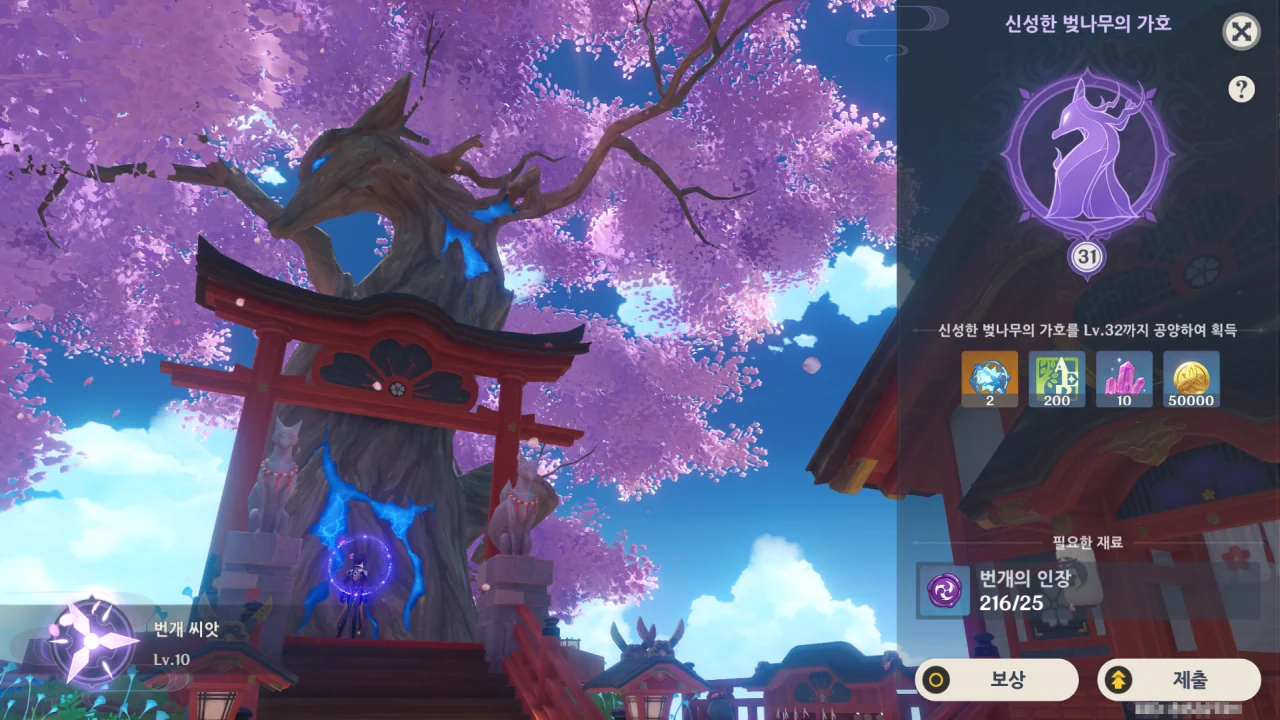
Task: Select the 번개의 인장 material icon
Action: coord(943,590)
